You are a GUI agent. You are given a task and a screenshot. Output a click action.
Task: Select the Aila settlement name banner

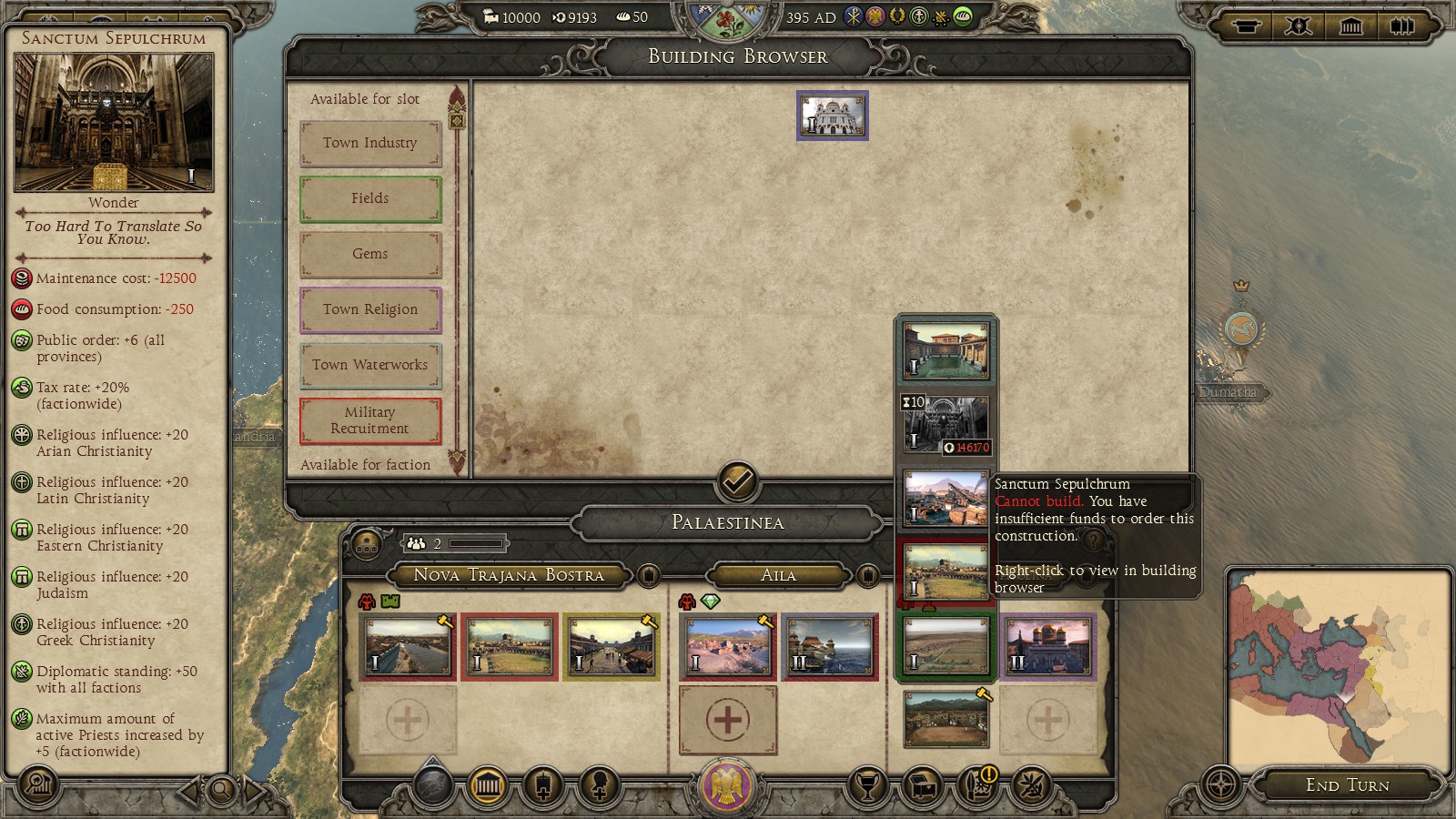tap(778, 575)
